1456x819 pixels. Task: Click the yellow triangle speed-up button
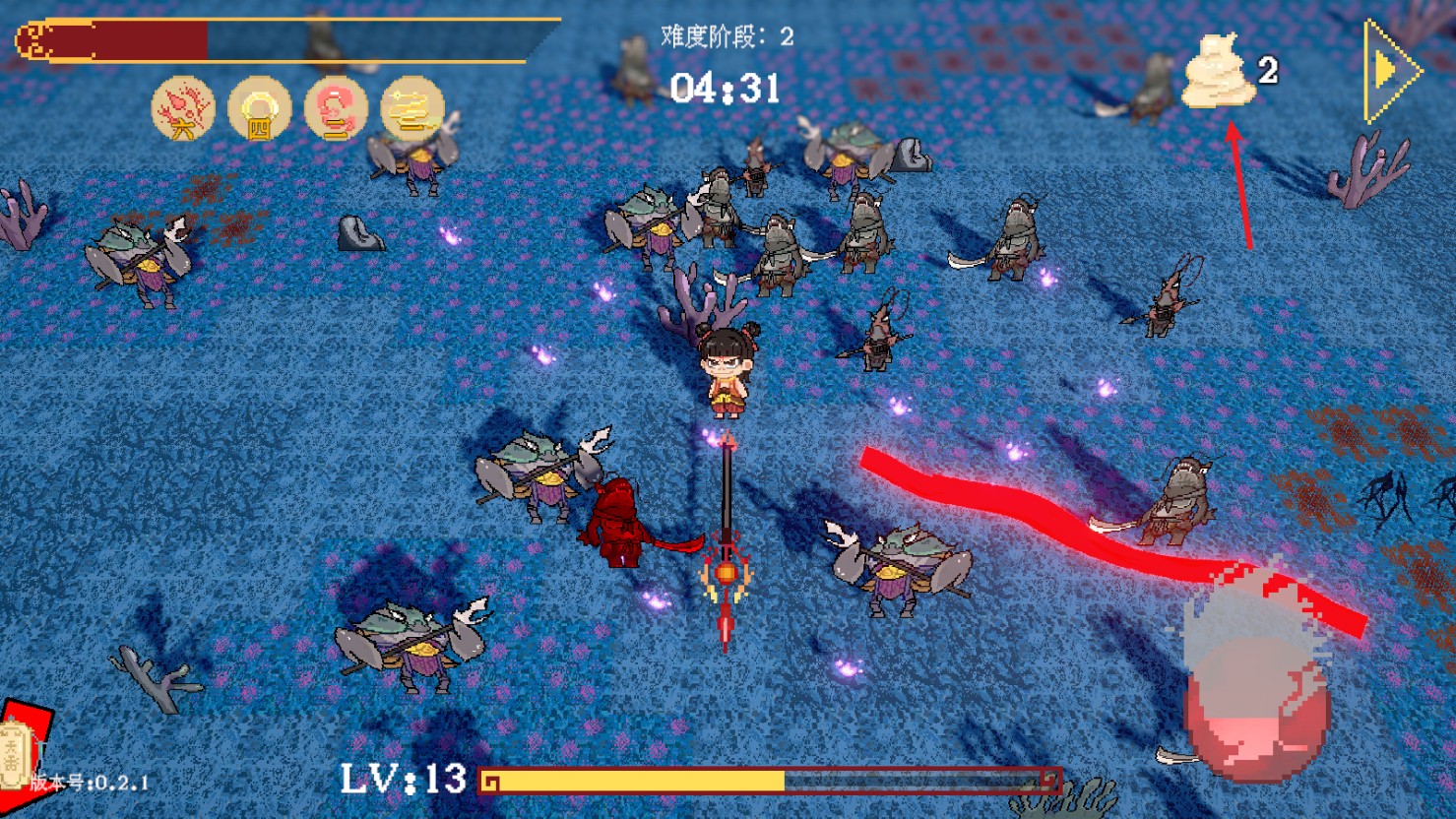(1392, 71)
